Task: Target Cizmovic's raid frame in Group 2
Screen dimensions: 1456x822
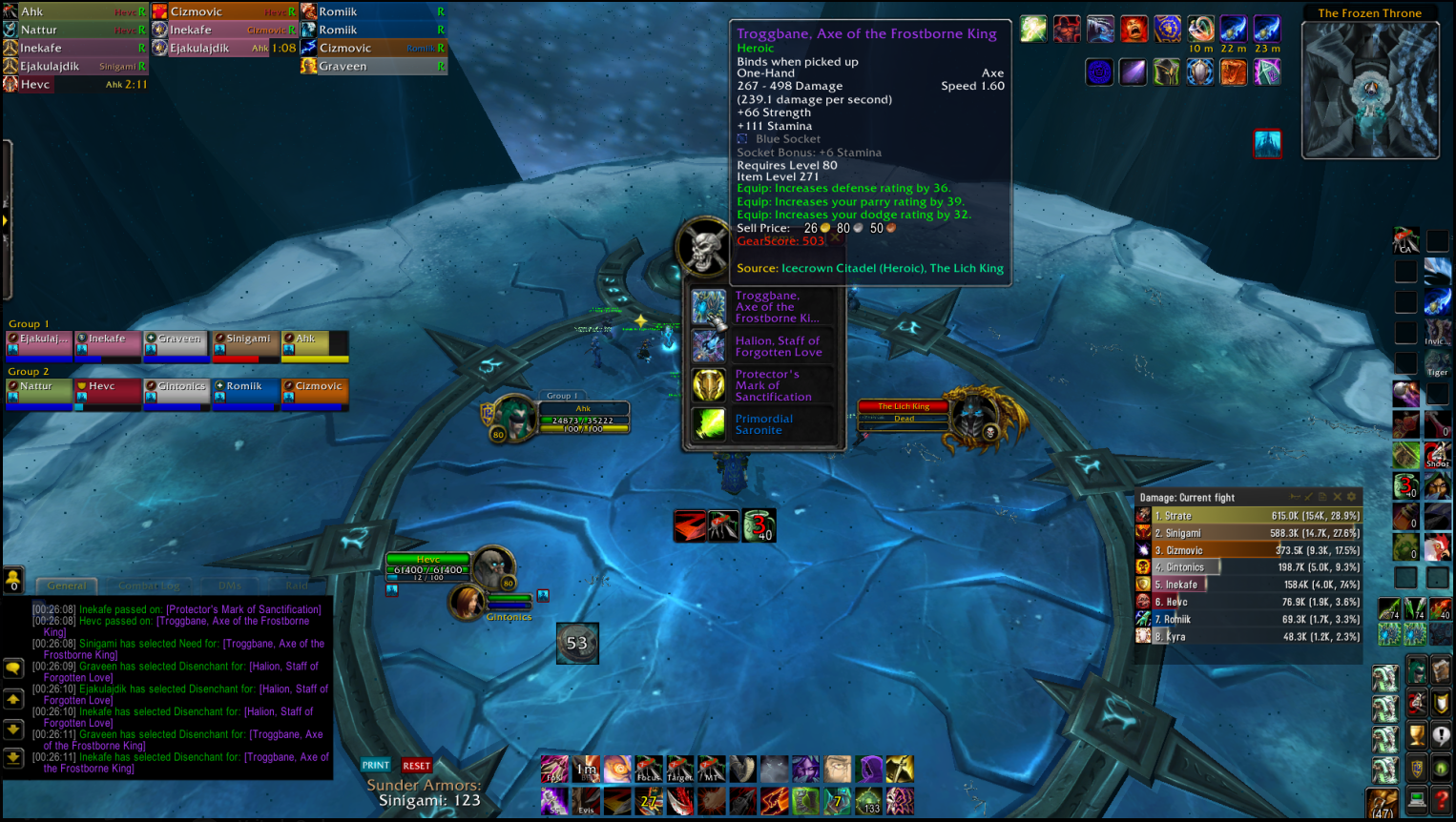Action: coord(315,392)
